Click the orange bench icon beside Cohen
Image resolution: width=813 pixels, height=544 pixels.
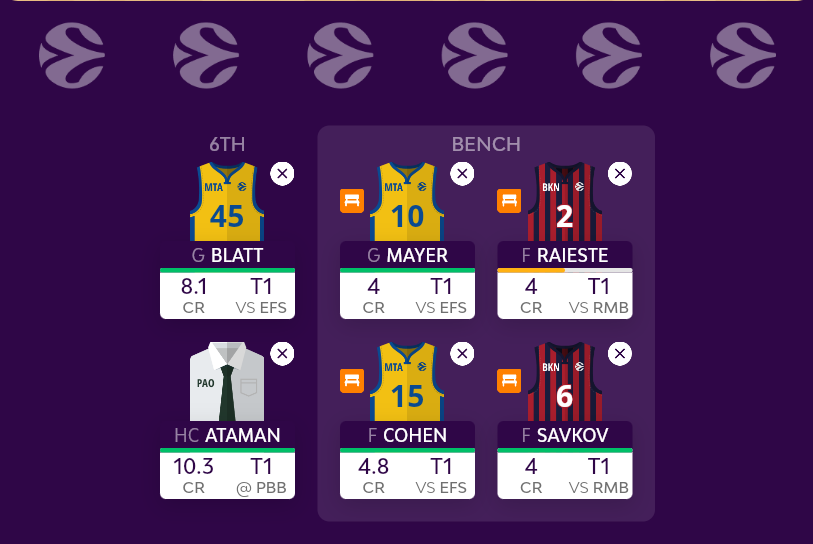coord(351,380)
